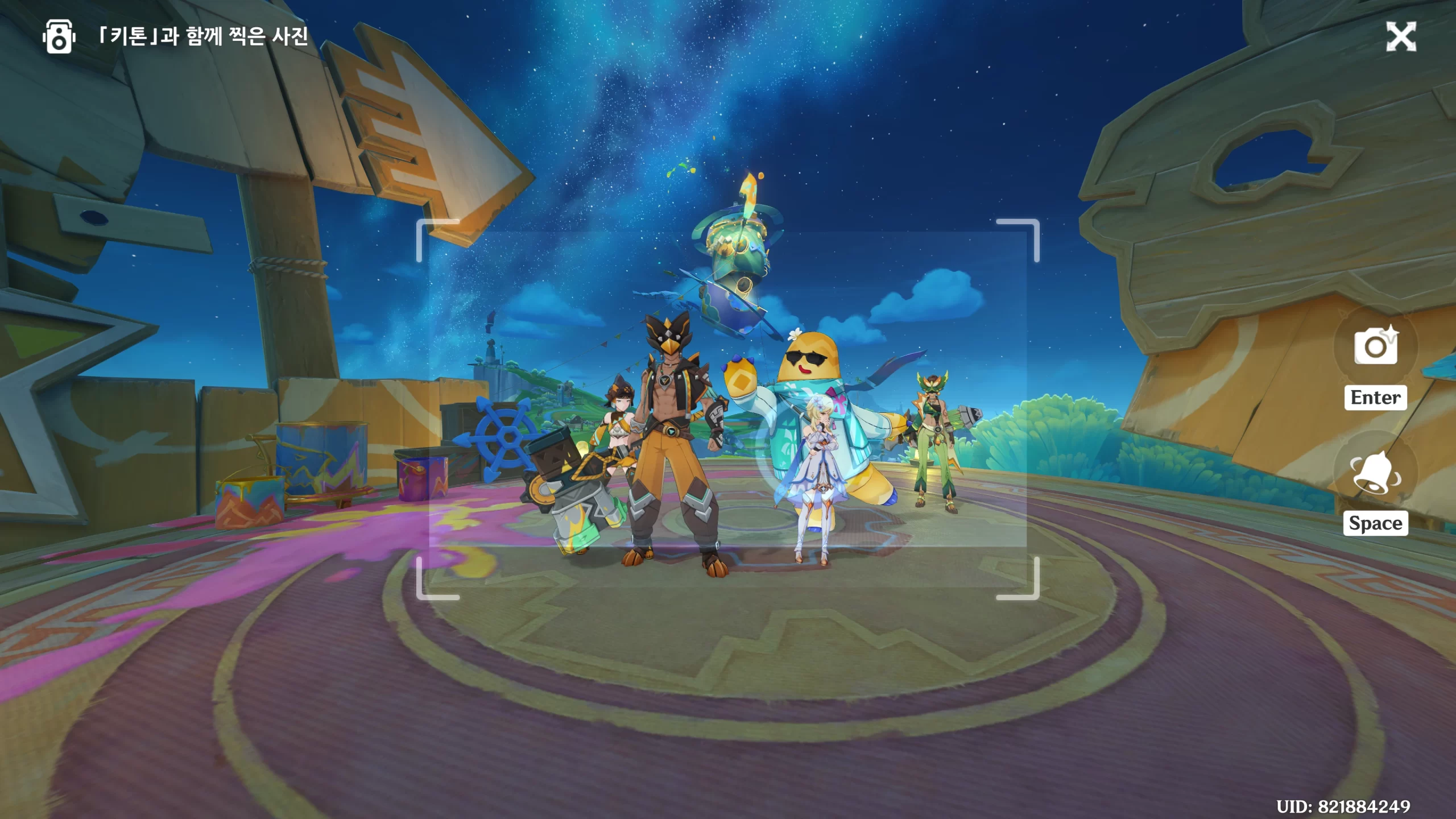
Task: Take a photo with the camera button
Action: pyautogui.click(x=1375, y=346)
